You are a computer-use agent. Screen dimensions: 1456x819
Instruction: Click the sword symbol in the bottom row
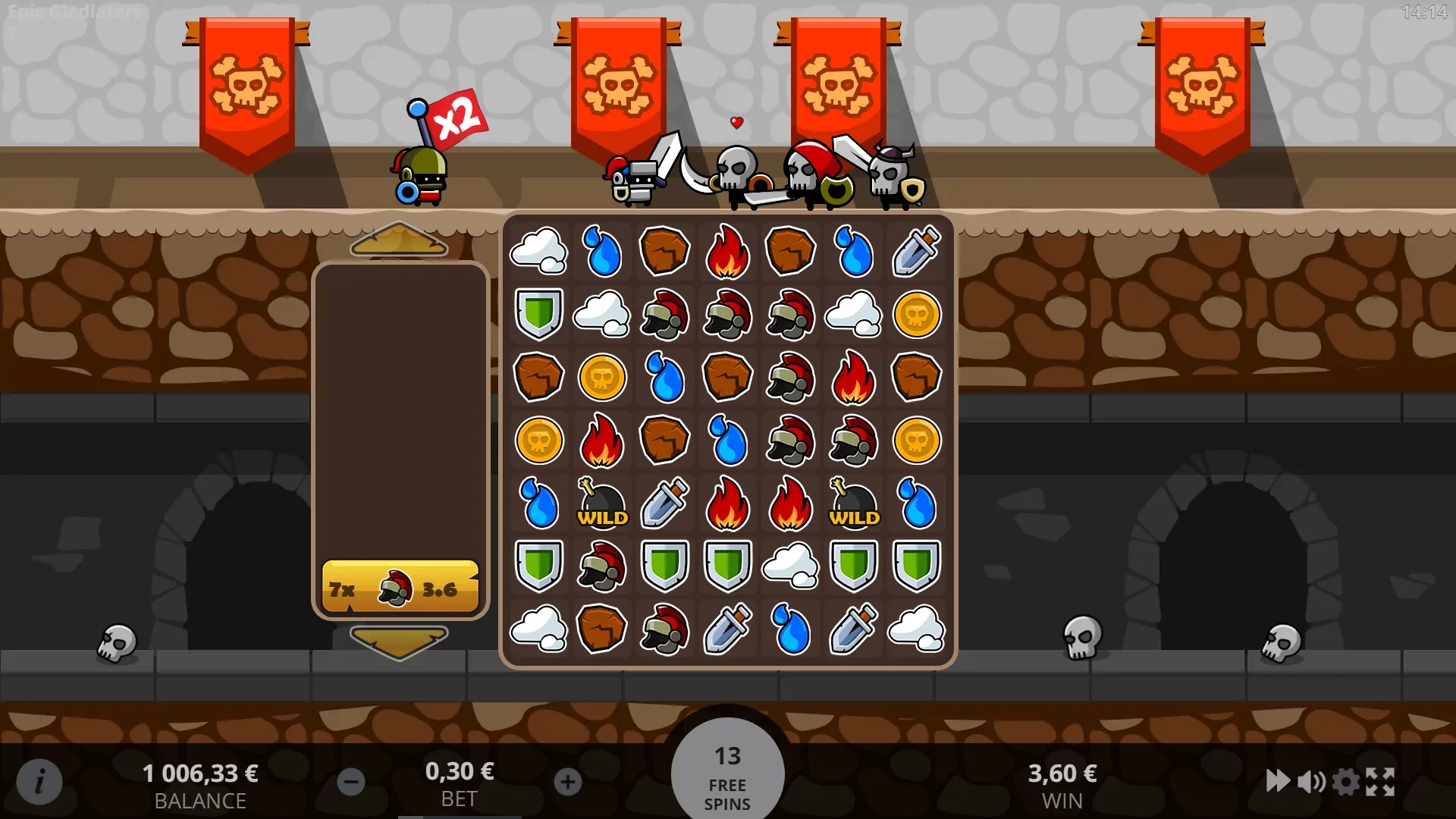tap(726, 629)
